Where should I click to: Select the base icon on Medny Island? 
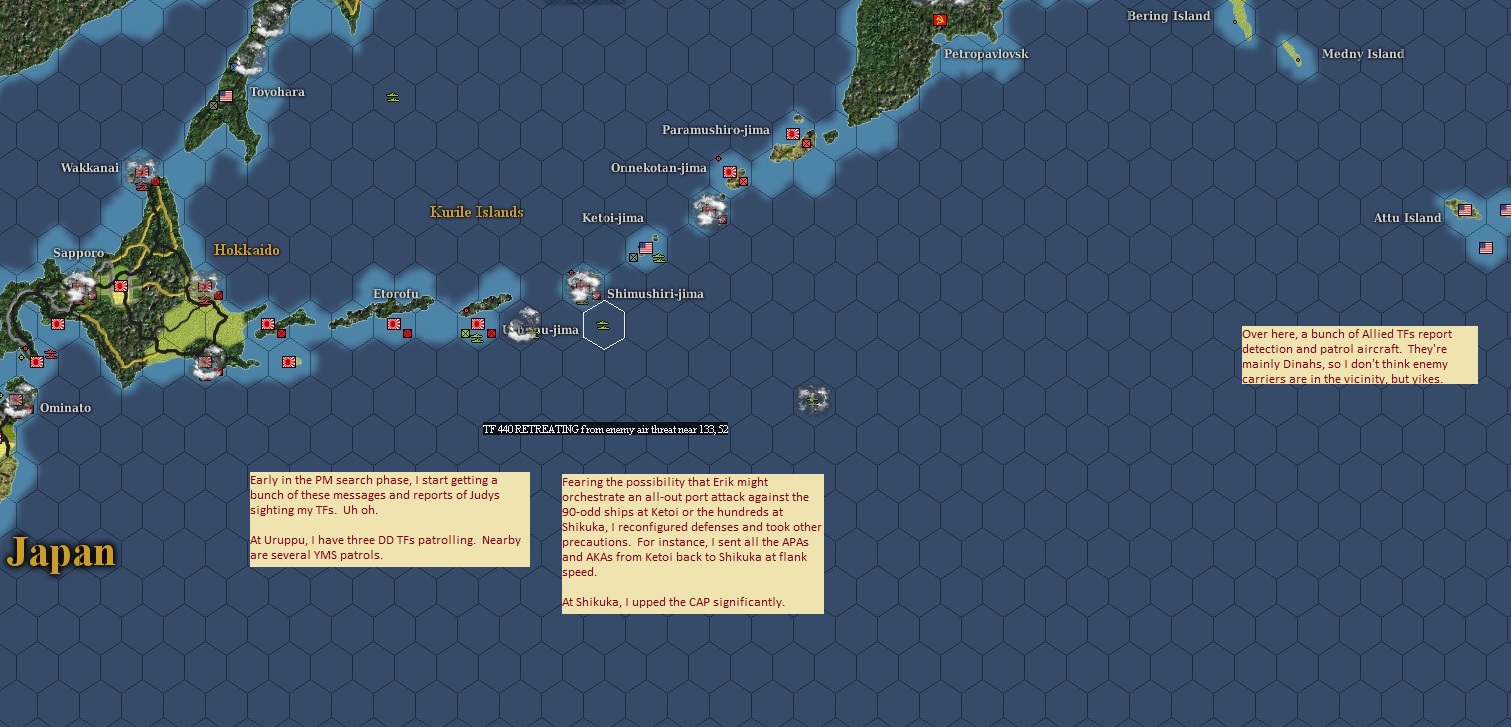pos(1298,60)
